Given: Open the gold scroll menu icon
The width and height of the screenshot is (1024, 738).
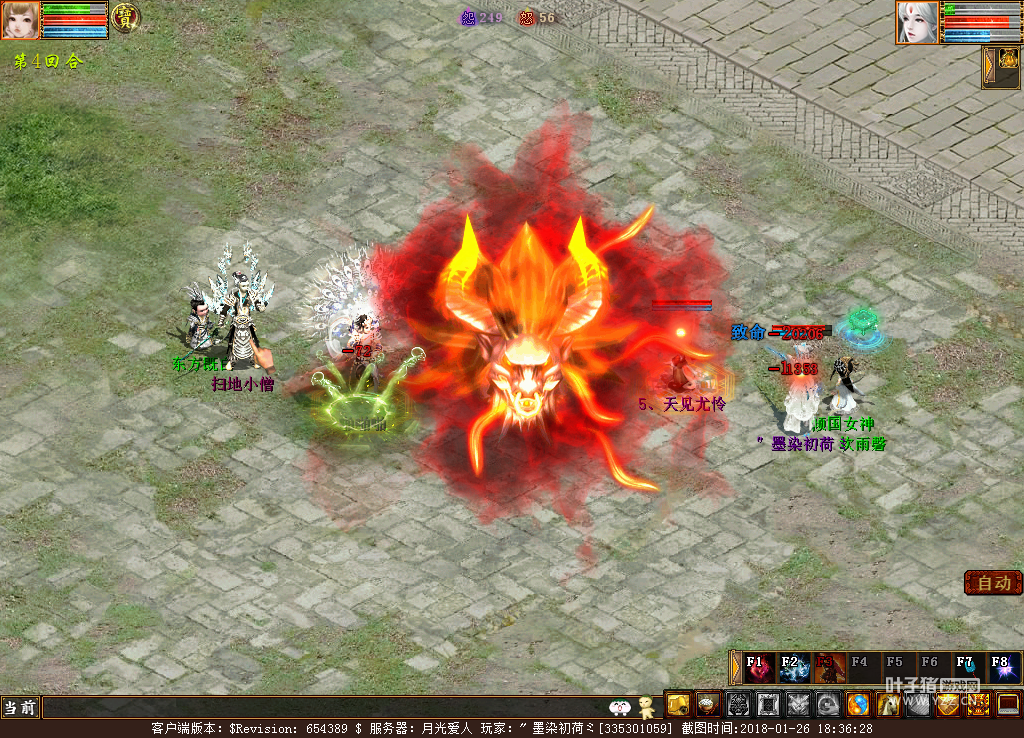Looking at the screenshot, I should tap(678, 704).
